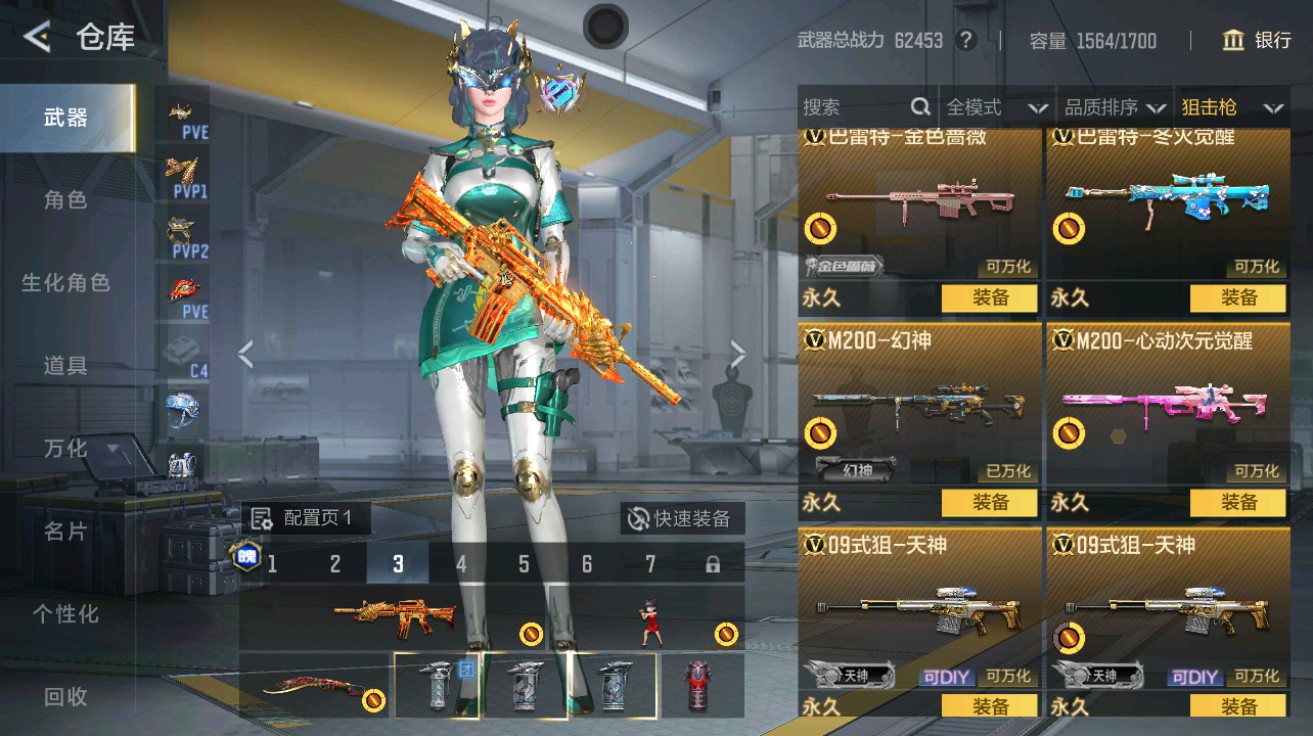Equip the 巴雷特-金色蔷薇 sniper rifle

[x=989, y=298]
